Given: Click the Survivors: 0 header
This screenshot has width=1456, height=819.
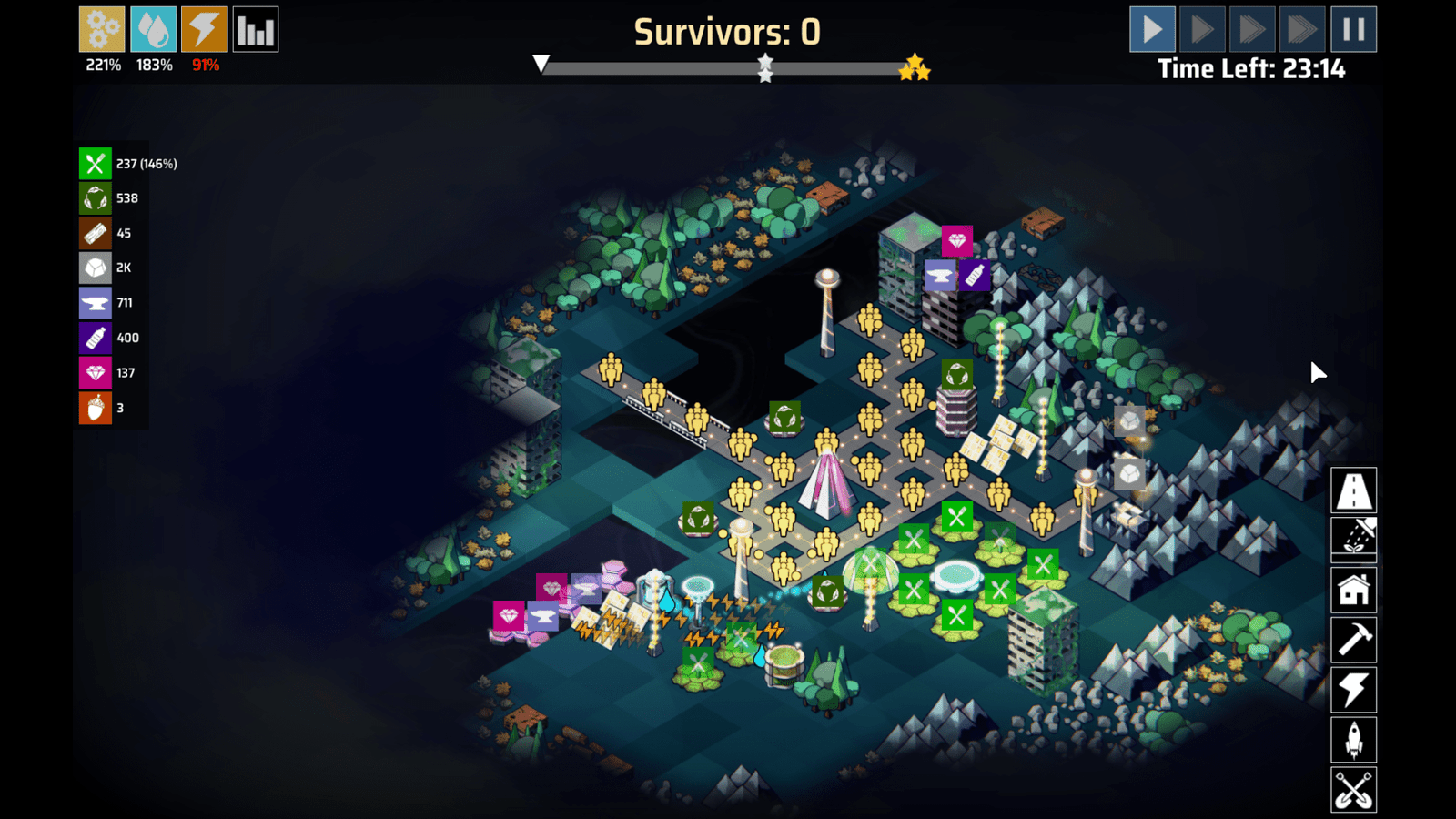Looking at the screenshot, I should click(x=727, y=30).
